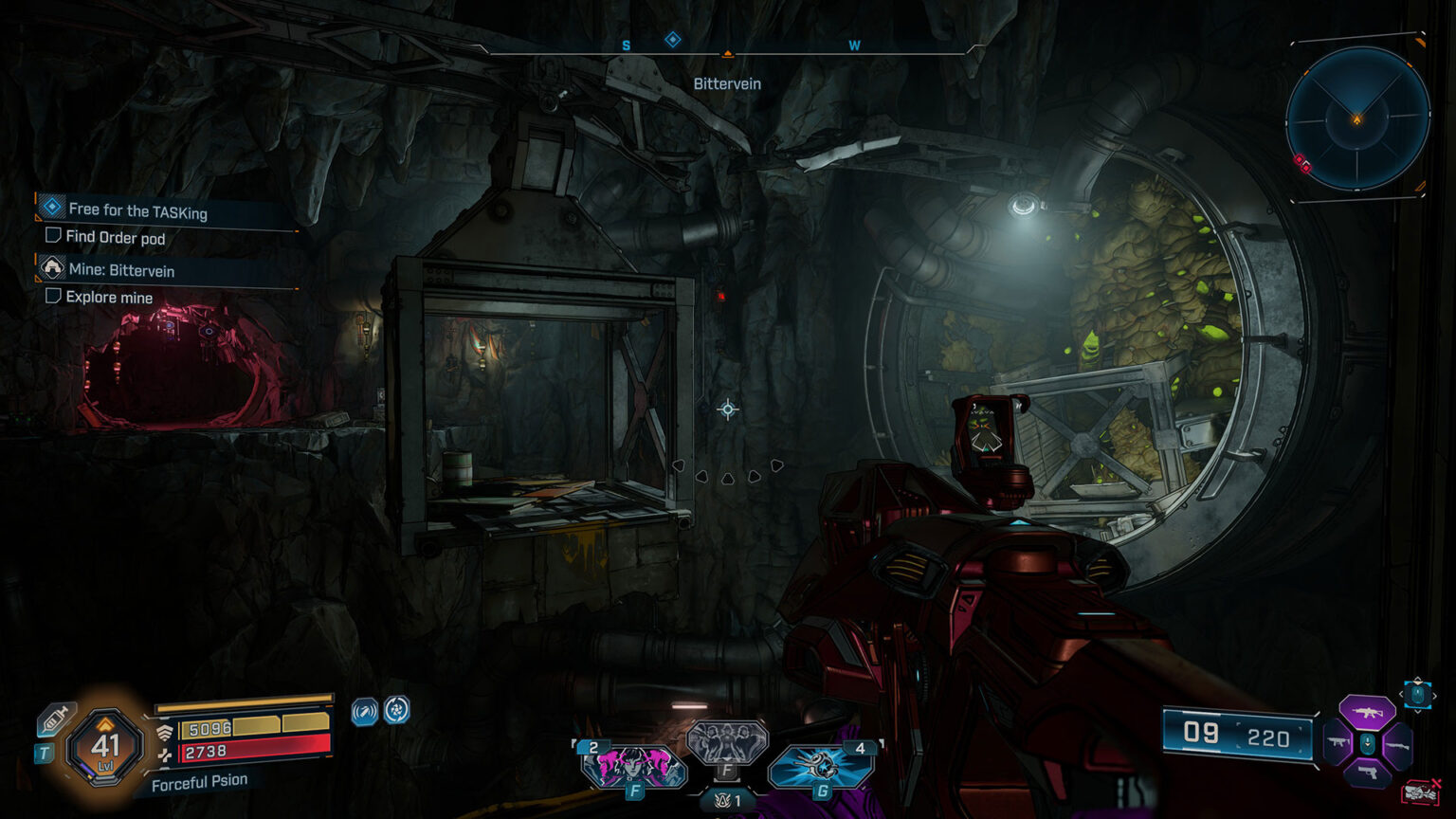Check the Explore mine objective box
Screen dimensions: 1456x819
53,297
